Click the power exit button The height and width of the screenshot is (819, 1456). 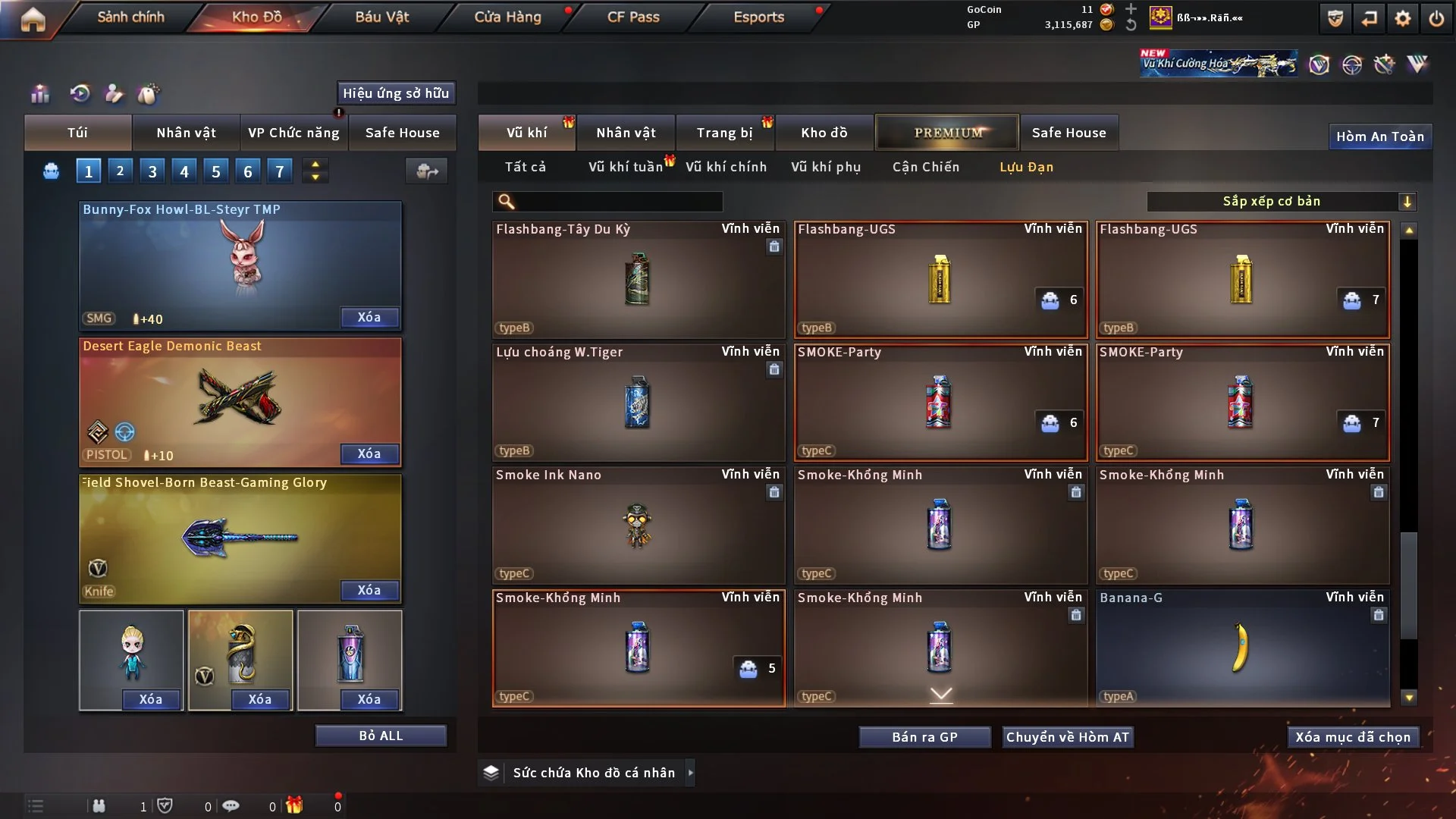tap(1436, 18)
